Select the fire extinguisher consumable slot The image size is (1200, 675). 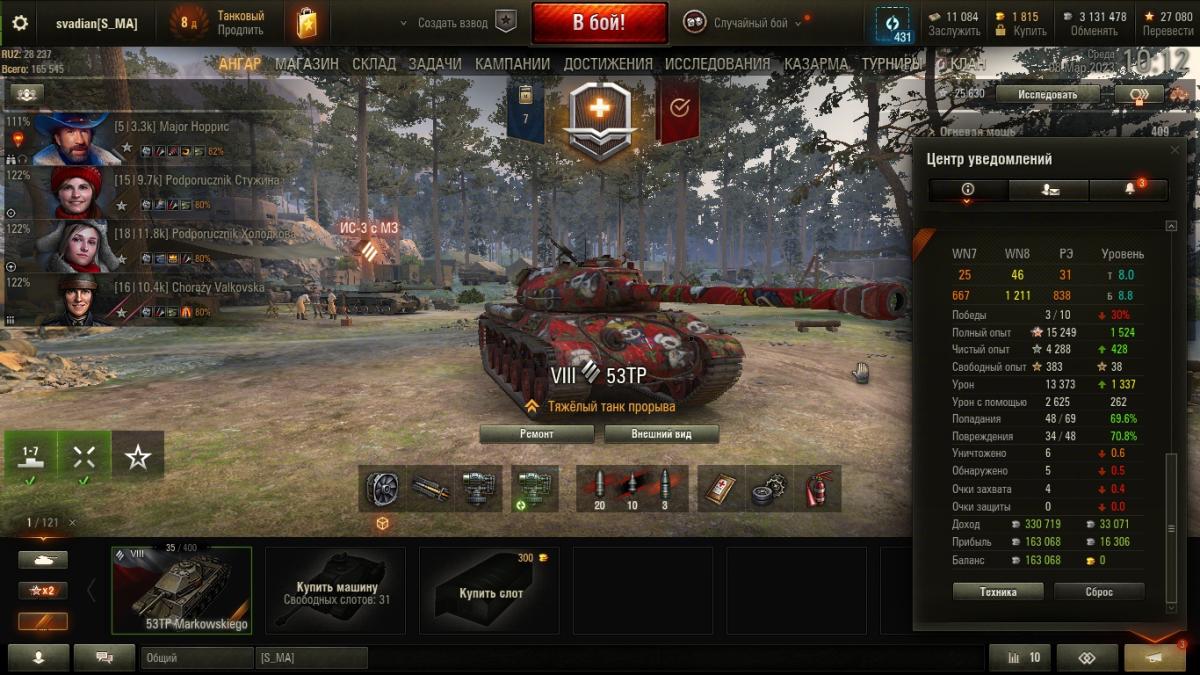[x=819, y=488]
